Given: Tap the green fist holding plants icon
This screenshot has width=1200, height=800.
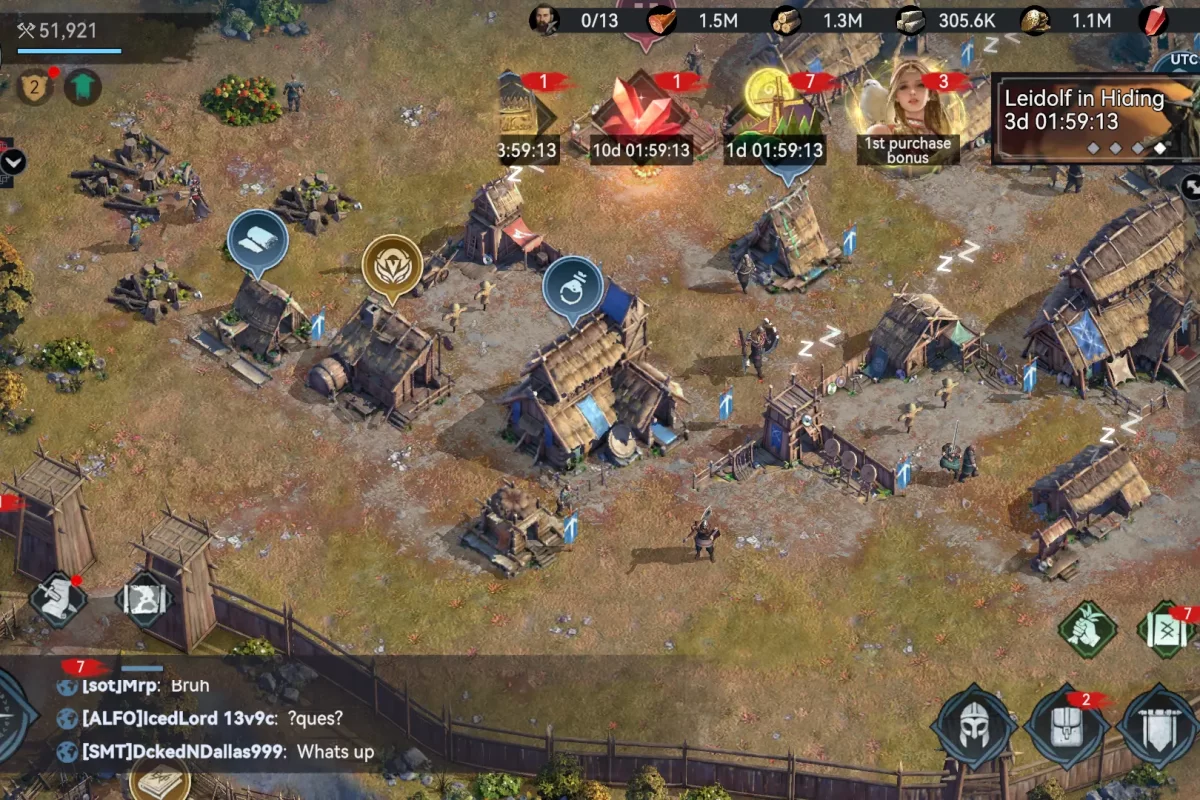Looking at the screenshot, I should click(x=1086, y=630).
